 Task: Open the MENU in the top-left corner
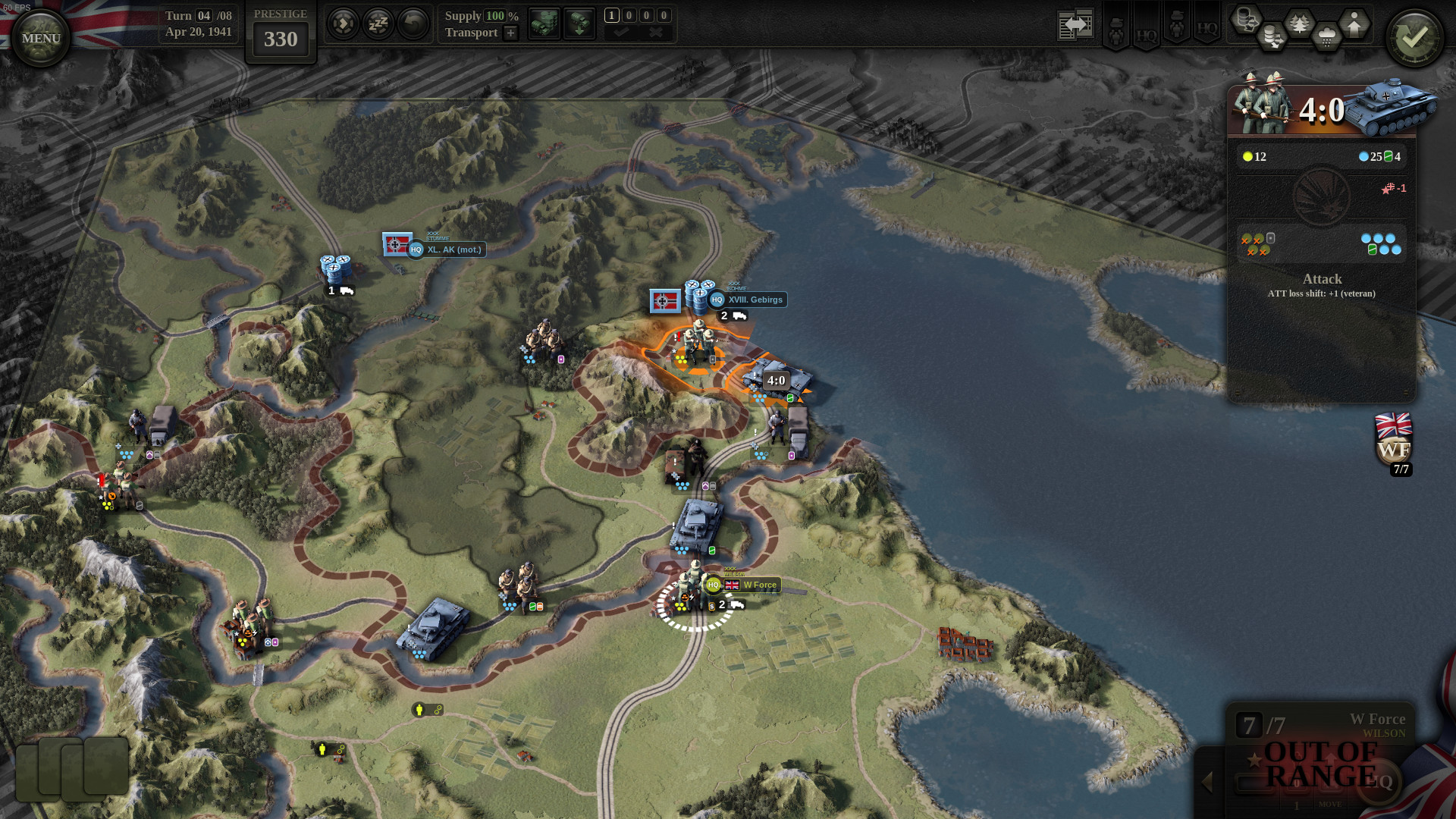39,36
